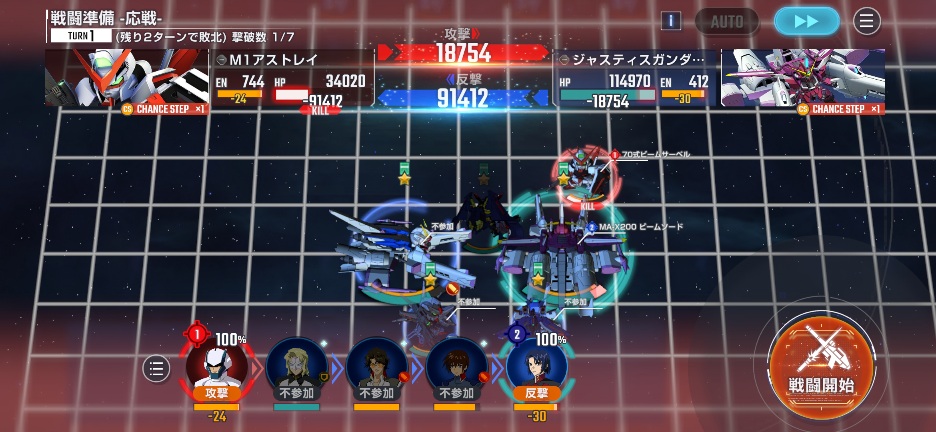Image resolution: width=936 pixels, height=432 pixels.
Task: Open the list icon beside pilot portraits
Action: [157, 368]
